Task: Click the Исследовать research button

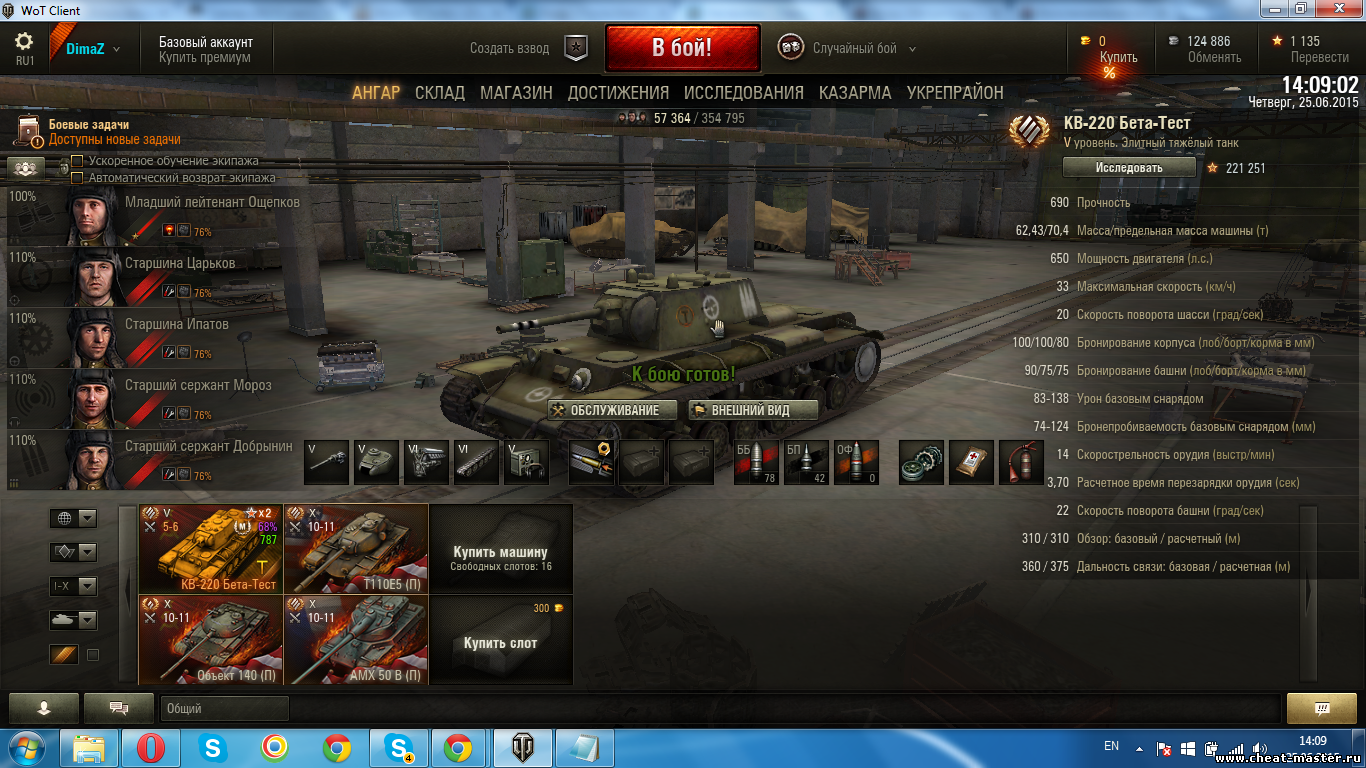Action: pyautogui.click(x=1128, y=168)
